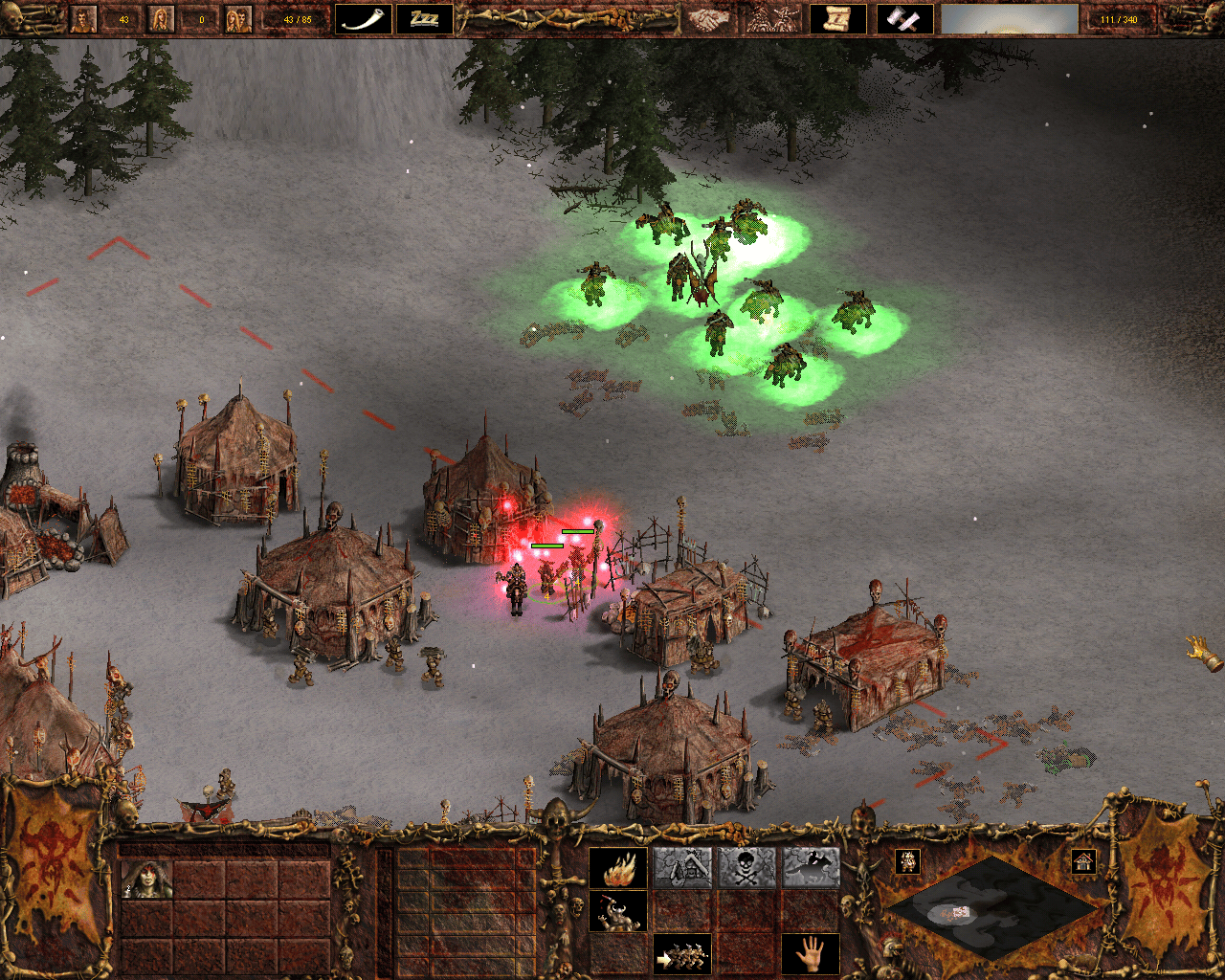
Task: Choose the marching troops move command
Action: (682, 954)
